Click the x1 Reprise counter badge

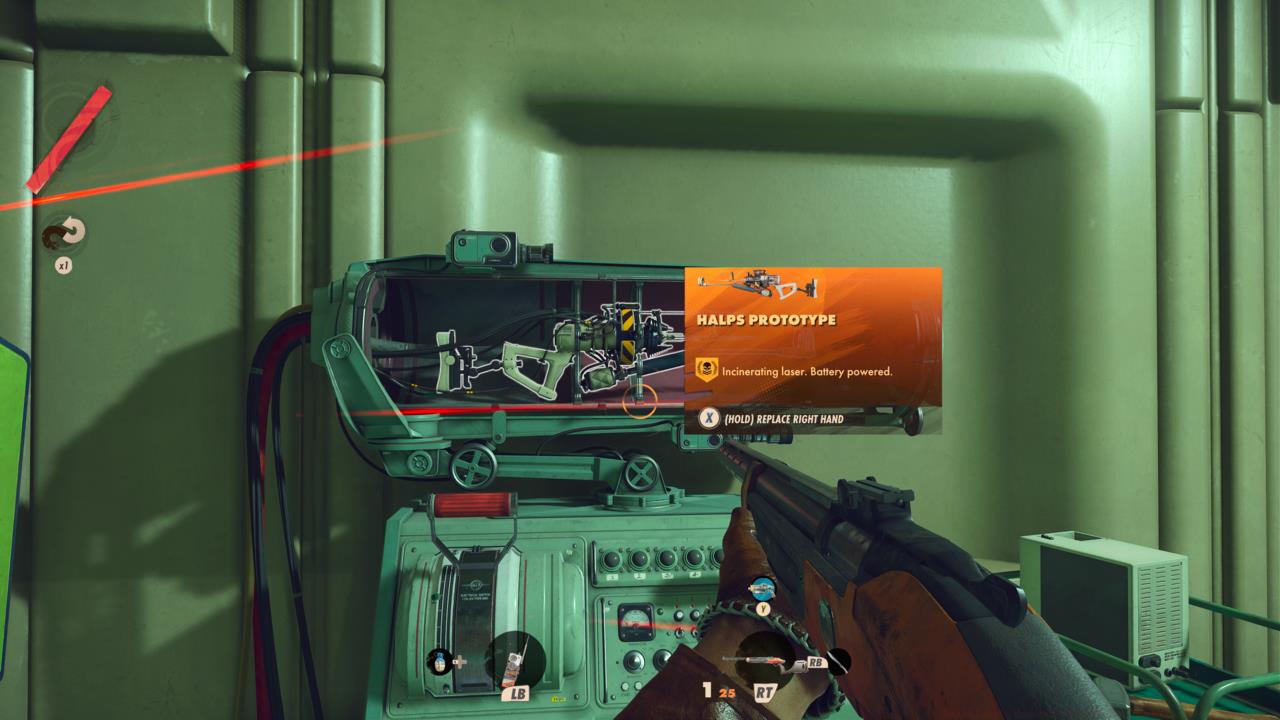(64, 268)
